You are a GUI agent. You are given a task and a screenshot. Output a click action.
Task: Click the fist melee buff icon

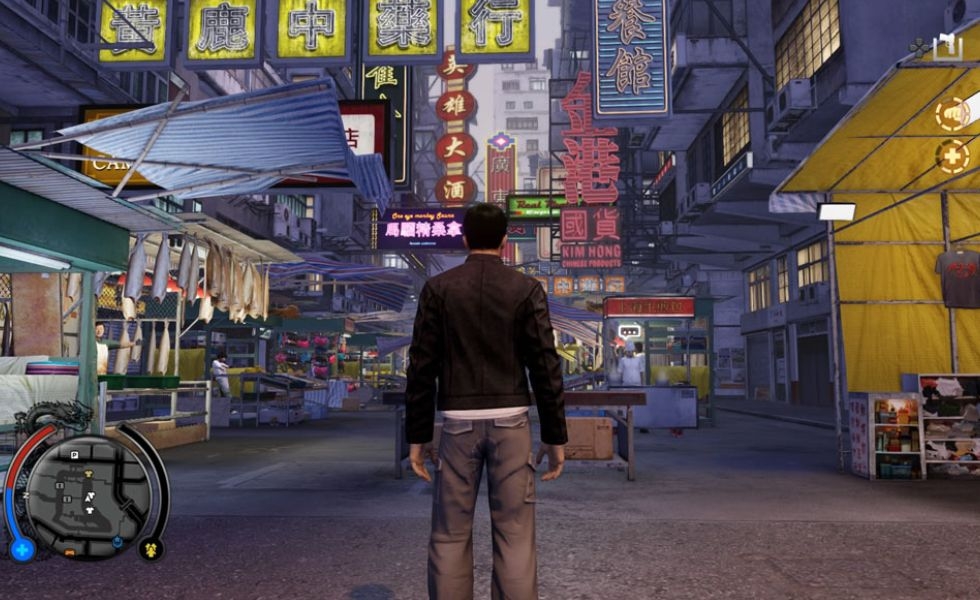[951, 114]
